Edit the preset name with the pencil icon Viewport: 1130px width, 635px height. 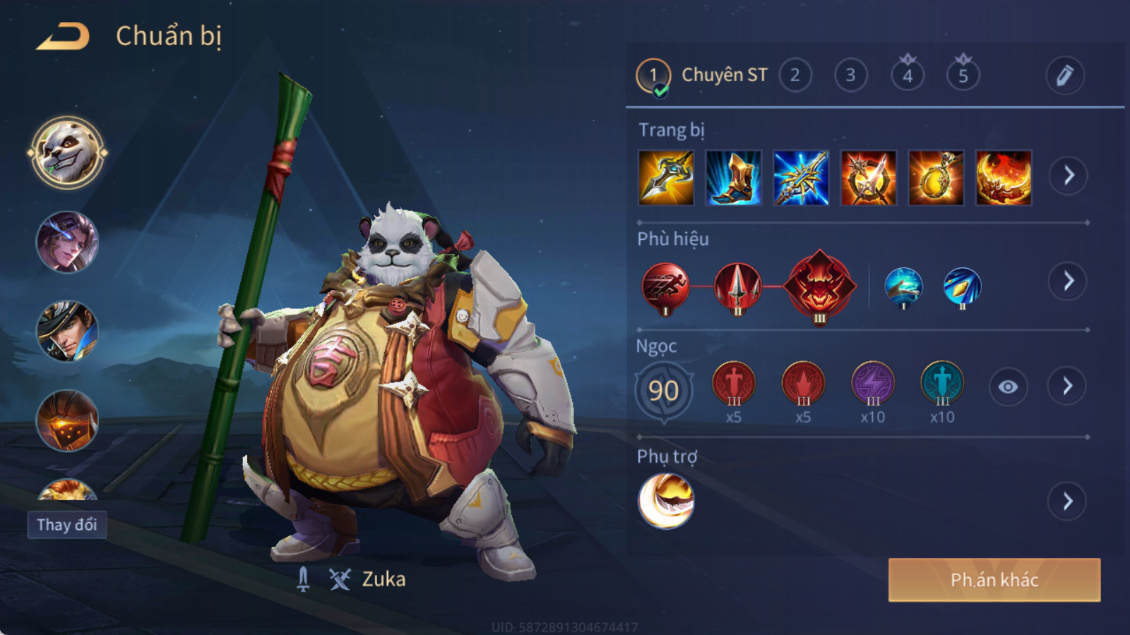[x=1065, y=76]
